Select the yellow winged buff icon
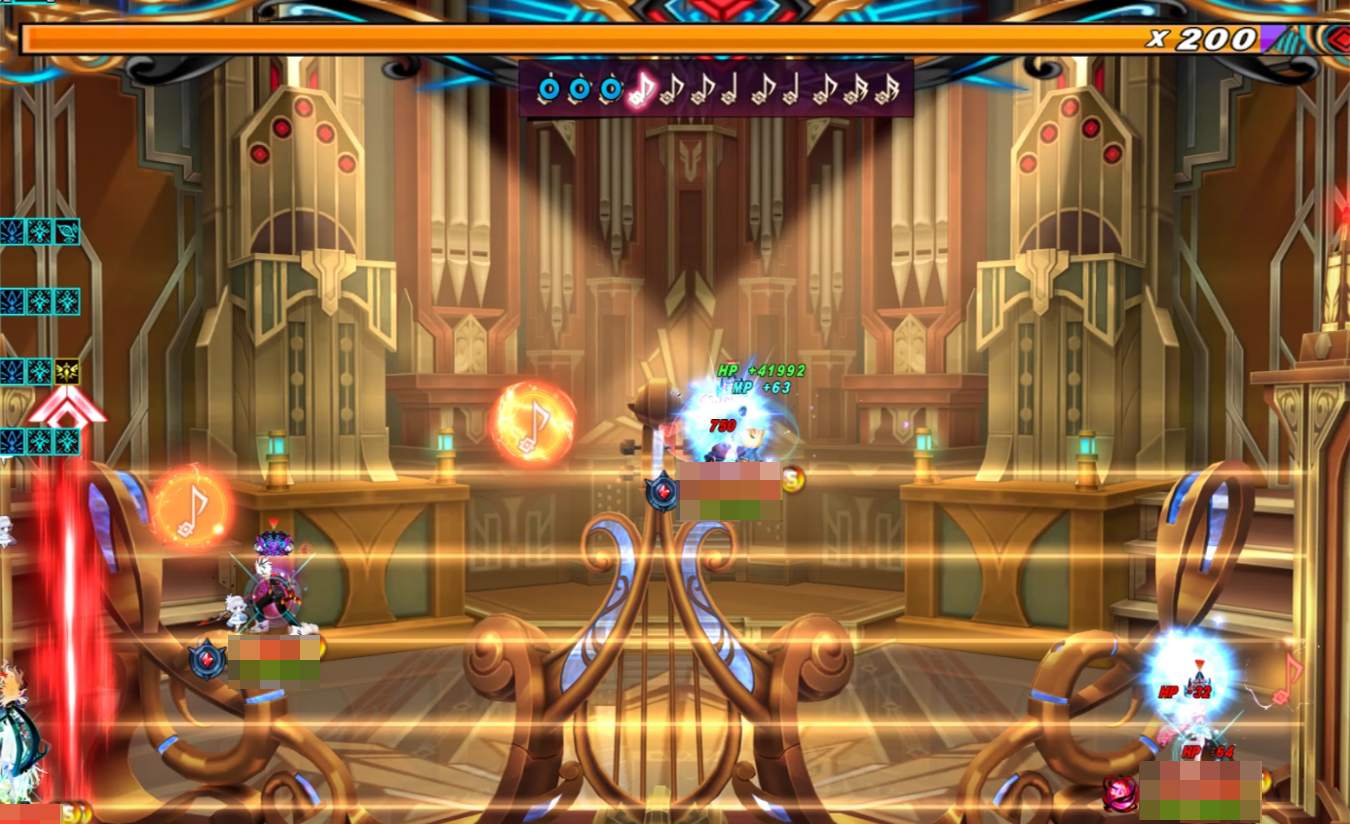Screen dimensions: 1350x824 67,372
